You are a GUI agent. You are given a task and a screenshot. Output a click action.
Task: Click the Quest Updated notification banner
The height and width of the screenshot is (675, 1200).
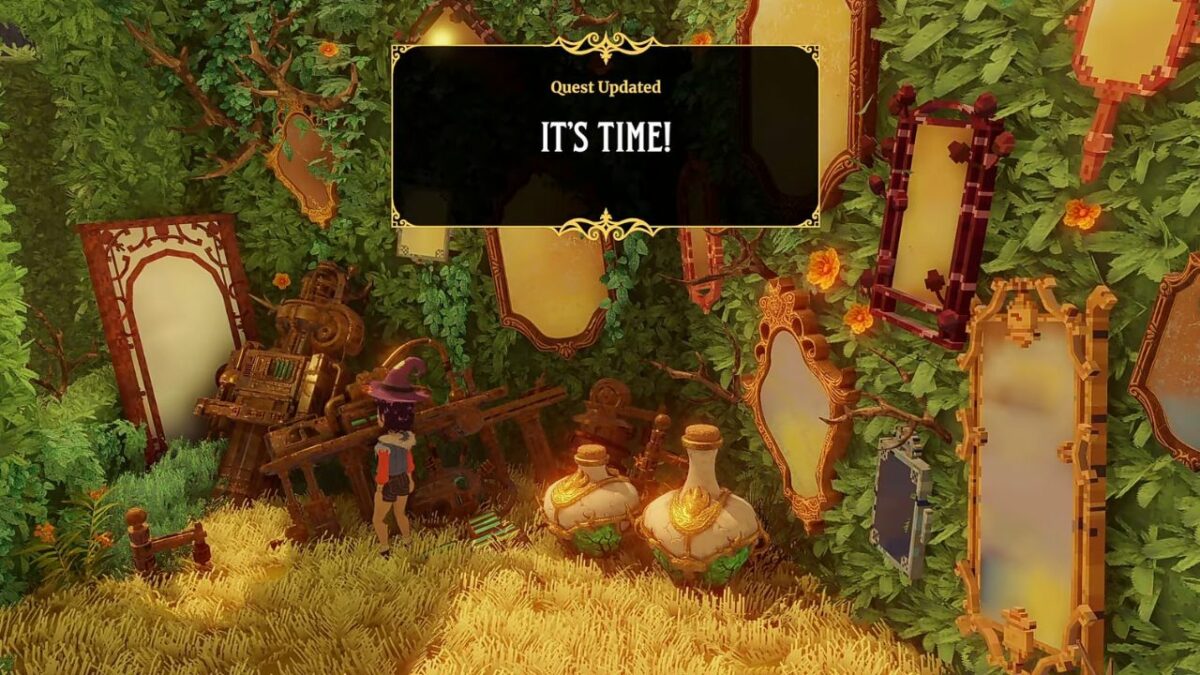point(605,136)
